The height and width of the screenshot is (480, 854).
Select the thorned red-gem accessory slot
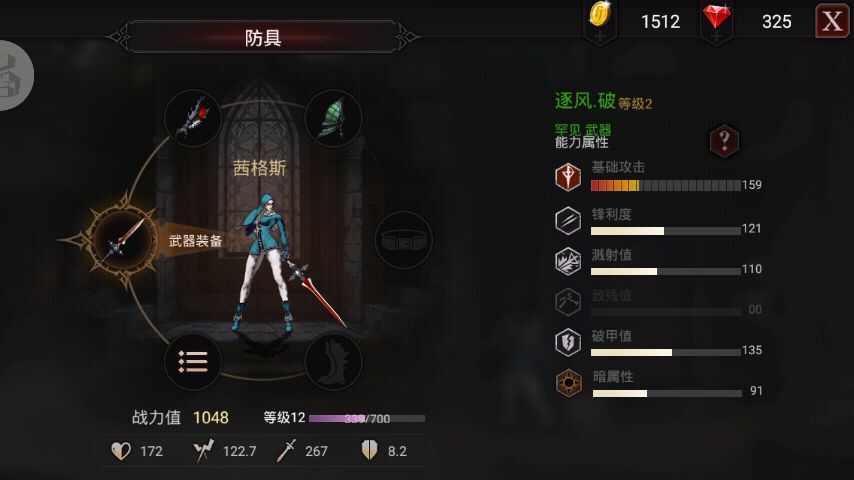tap(193, 118)
